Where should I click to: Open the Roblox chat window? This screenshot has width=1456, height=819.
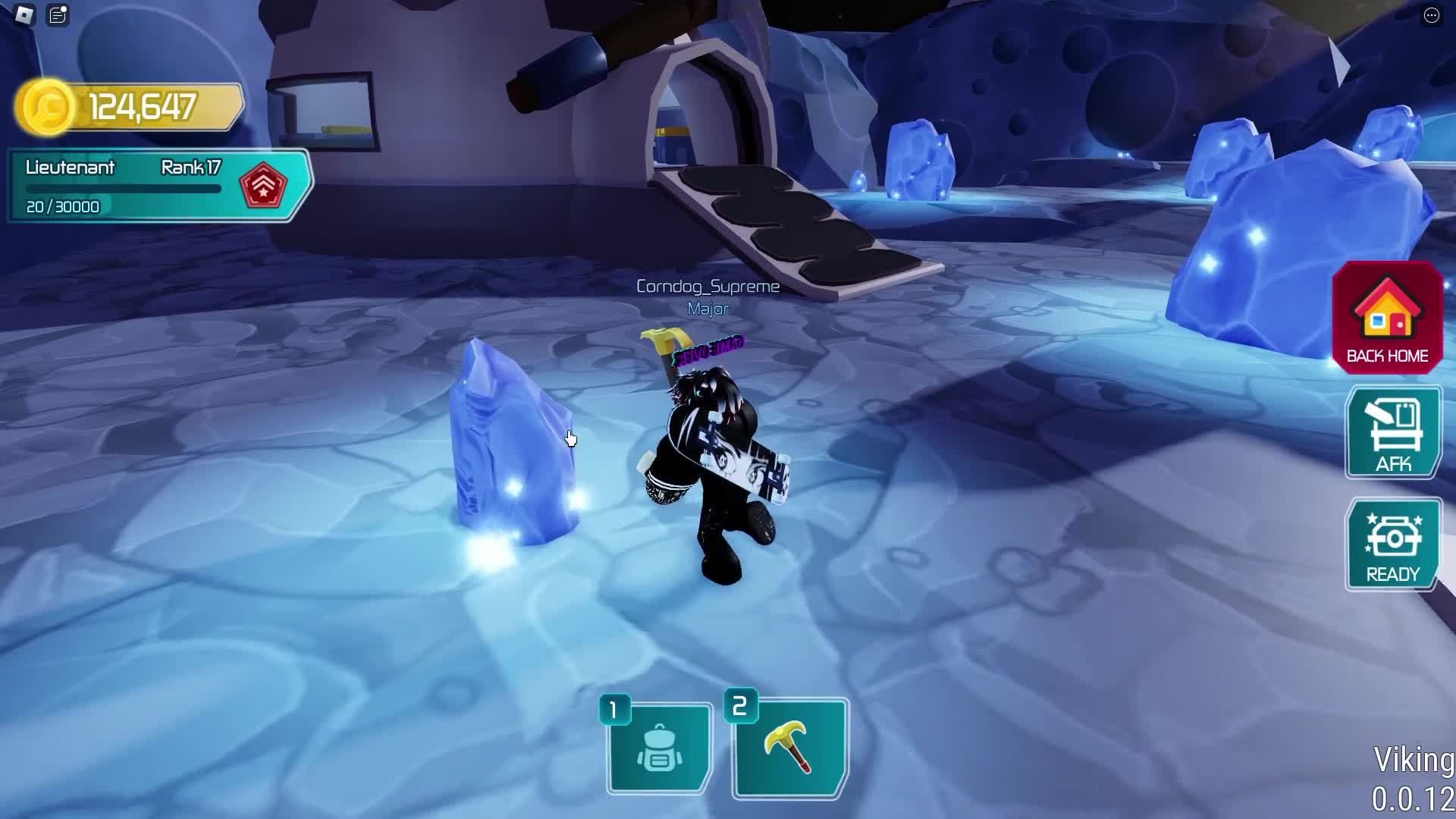[x=58, y=14]
